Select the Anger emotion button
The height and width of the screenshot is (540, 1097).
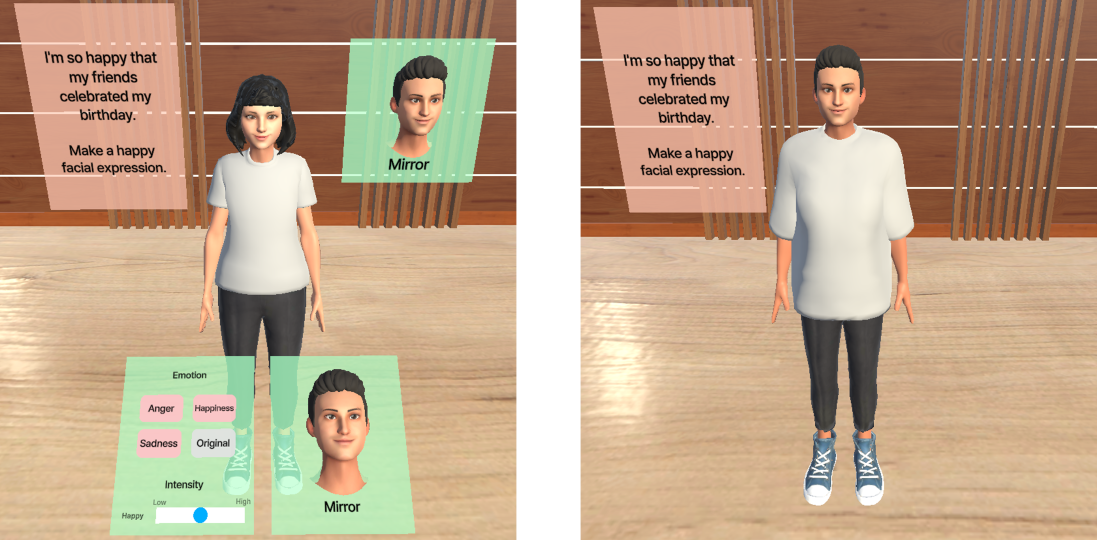[x=161, y=408]
